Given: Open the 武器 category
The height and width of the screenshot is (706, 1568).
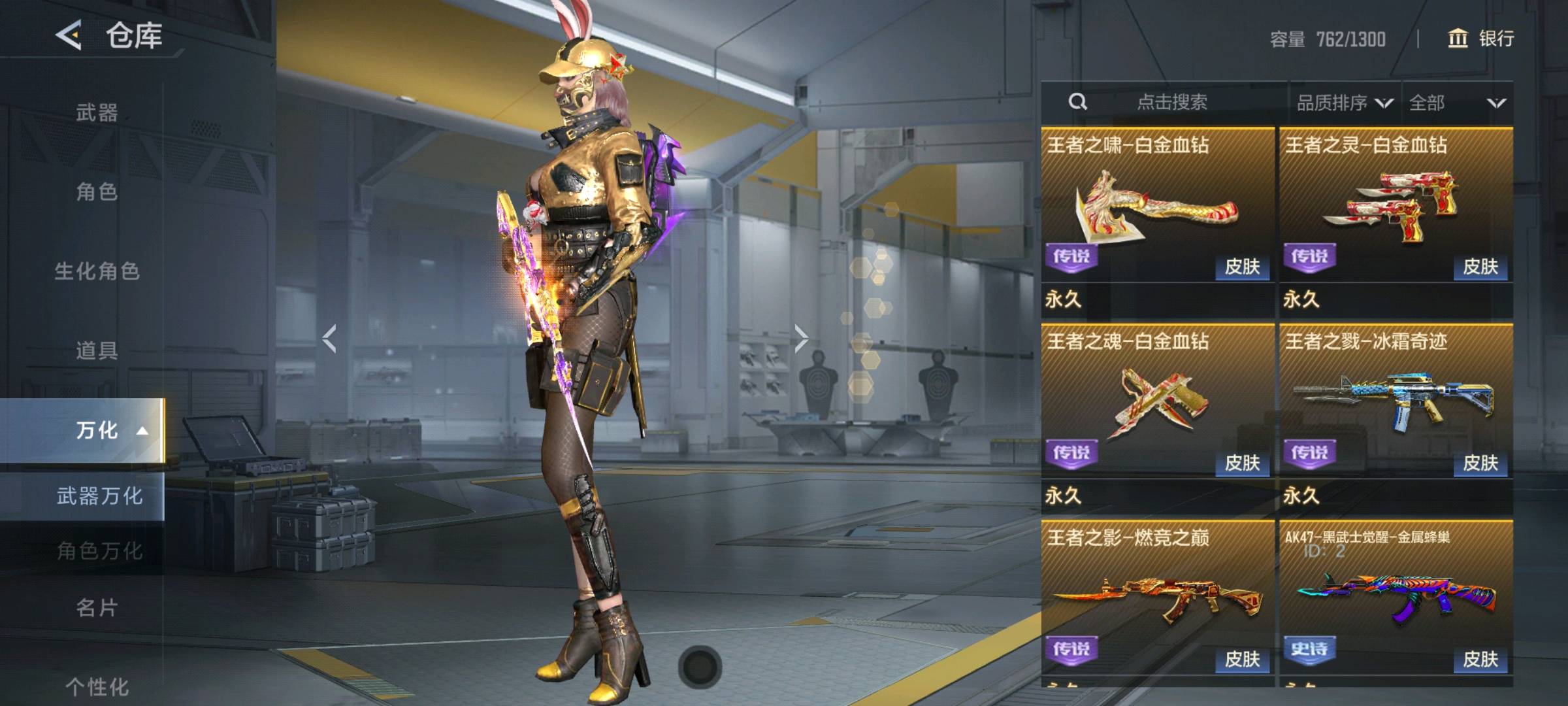Looking at the screenshot, I should pos(97,112).
